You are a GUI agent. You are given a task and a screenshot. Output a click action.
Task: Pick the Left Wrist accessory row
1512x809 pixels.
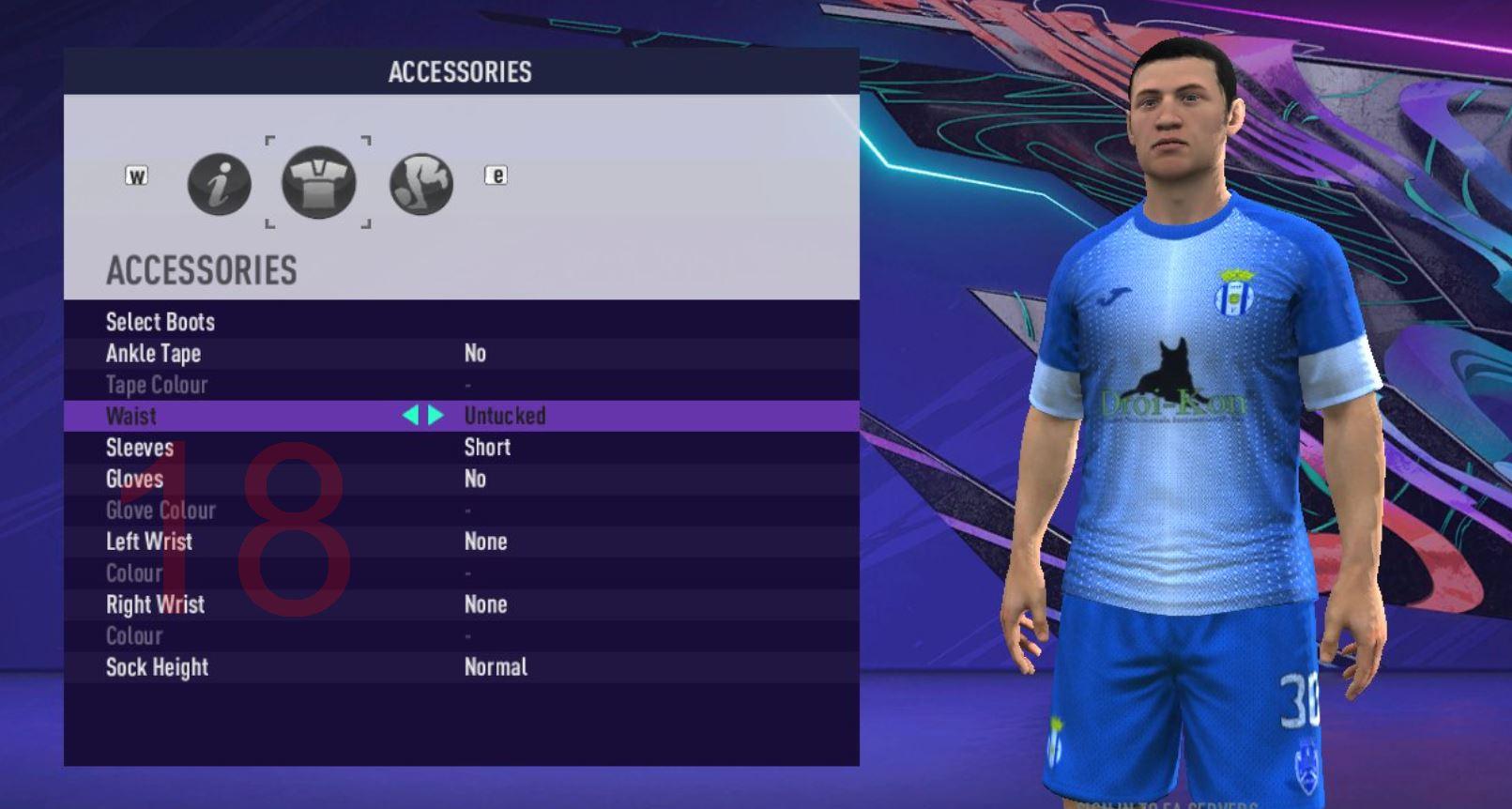click(149, 542)
